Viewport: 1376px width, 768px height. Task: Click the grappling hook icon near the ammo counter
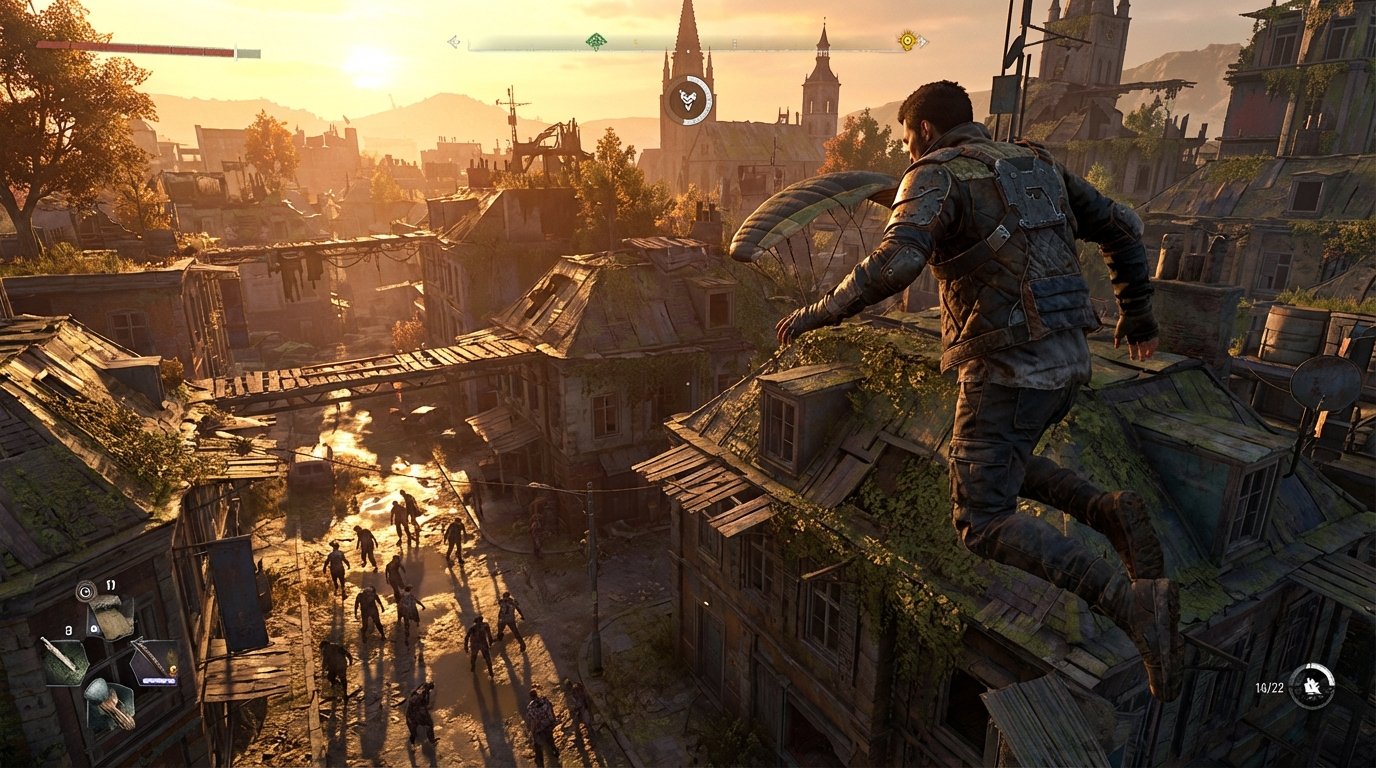click(x=1311, y=687)
